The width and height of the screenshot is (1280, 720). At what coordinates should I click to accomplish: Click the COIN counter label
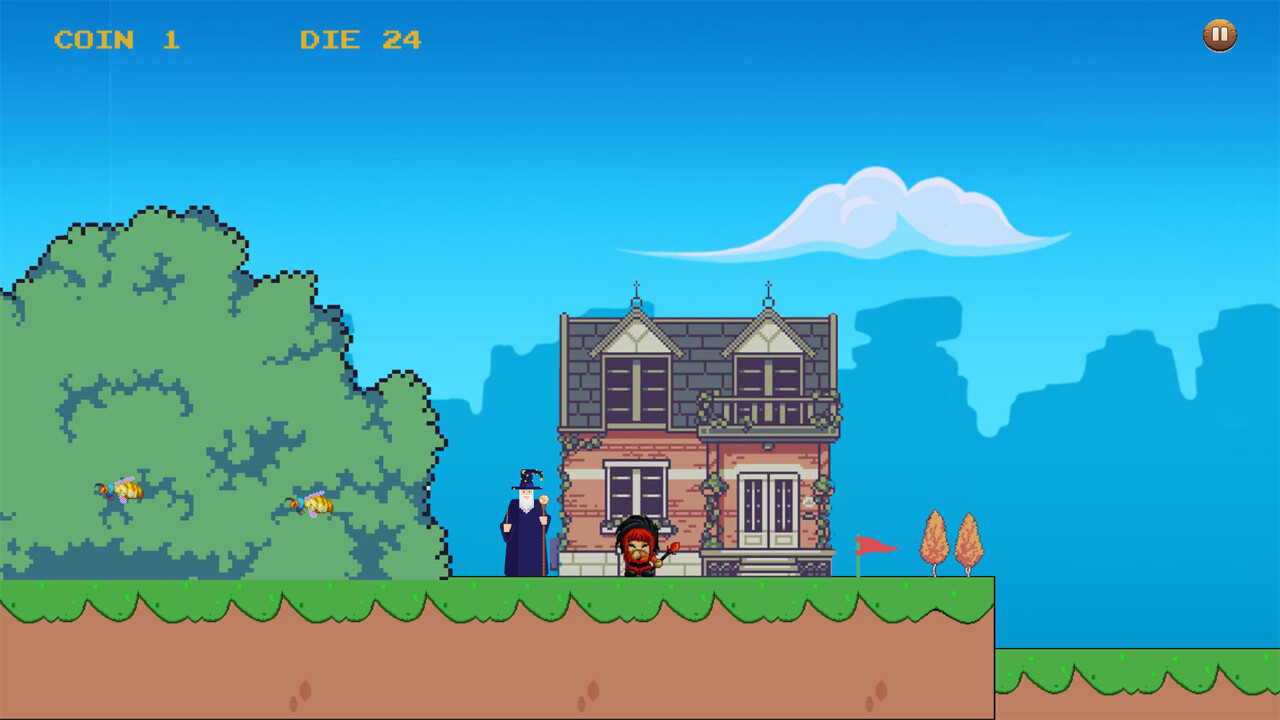click(97, 40)
